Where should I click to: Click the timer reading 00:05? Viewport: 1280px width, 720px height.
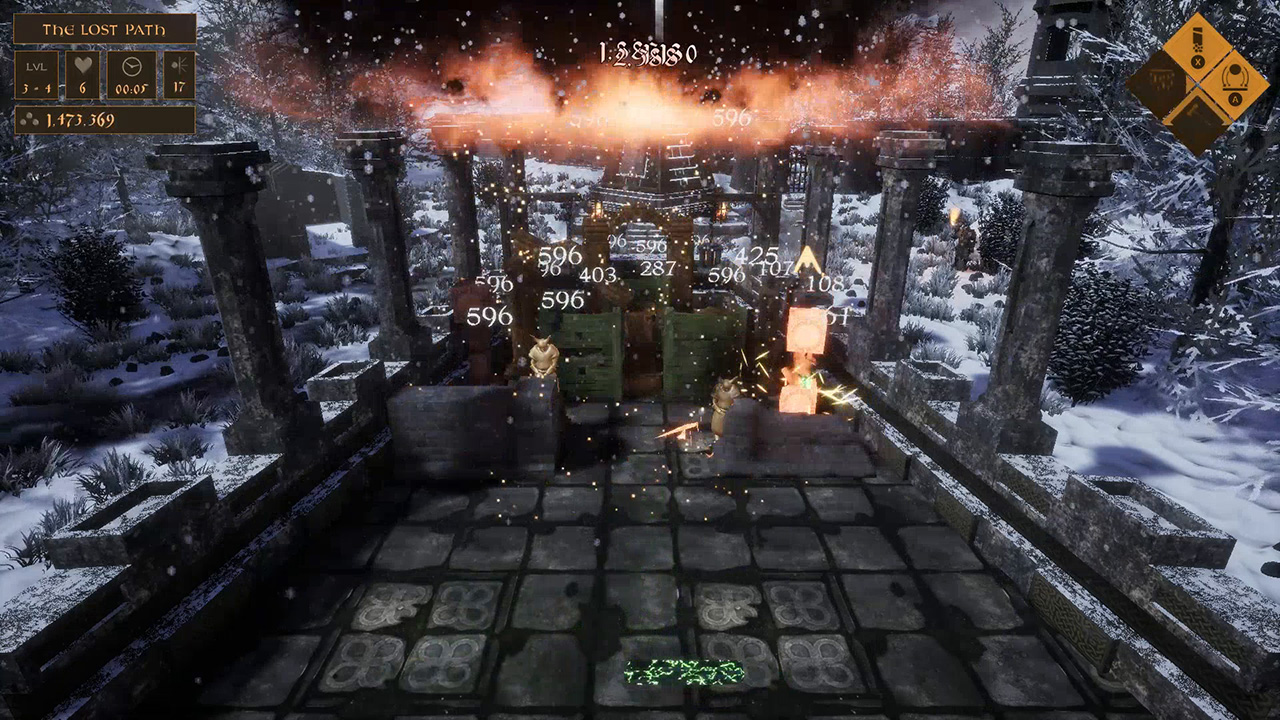click(x=132, y=88)
